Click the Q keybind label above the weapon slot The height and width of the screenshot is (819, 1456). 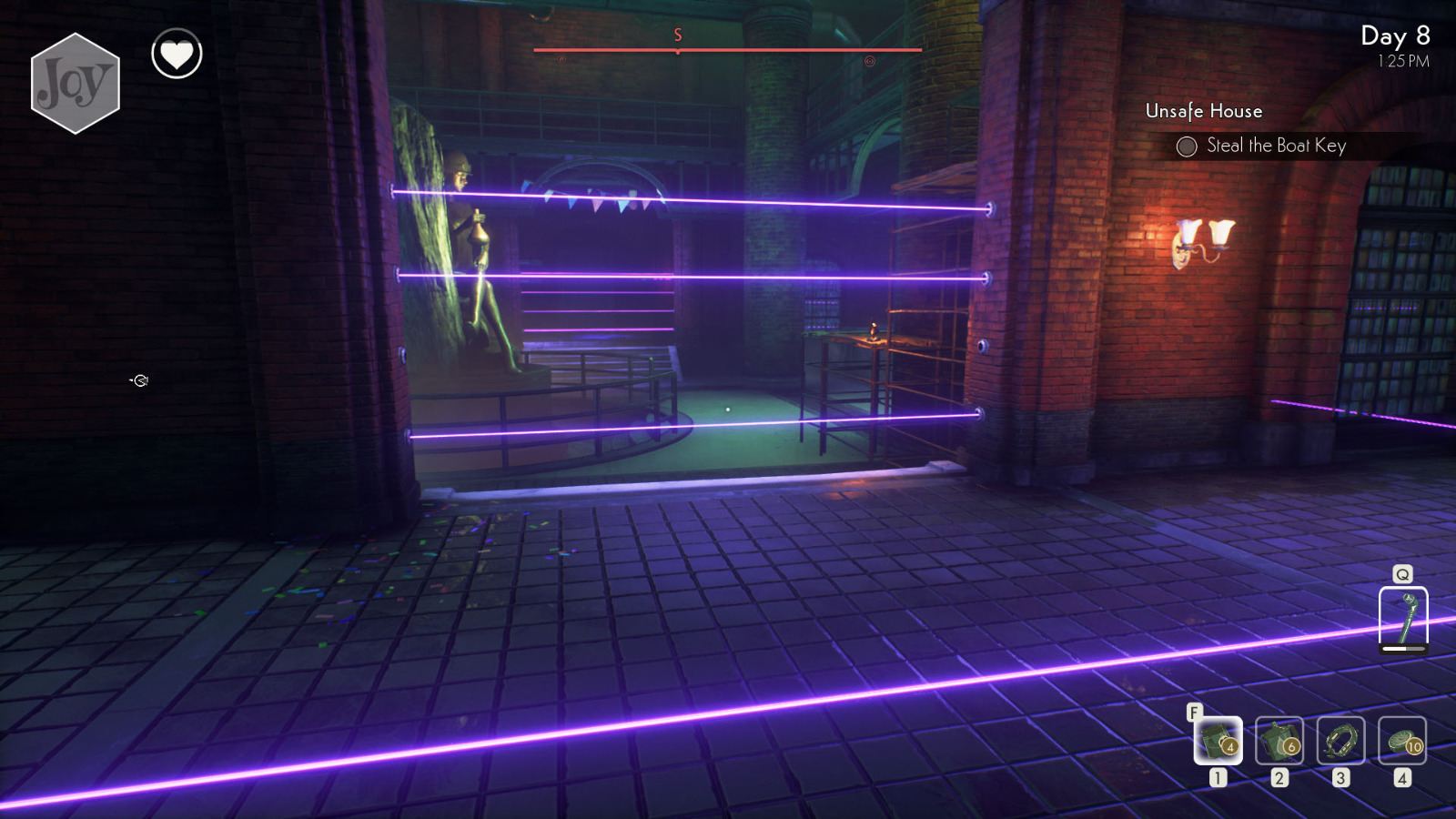click(x=1403, y=573)
